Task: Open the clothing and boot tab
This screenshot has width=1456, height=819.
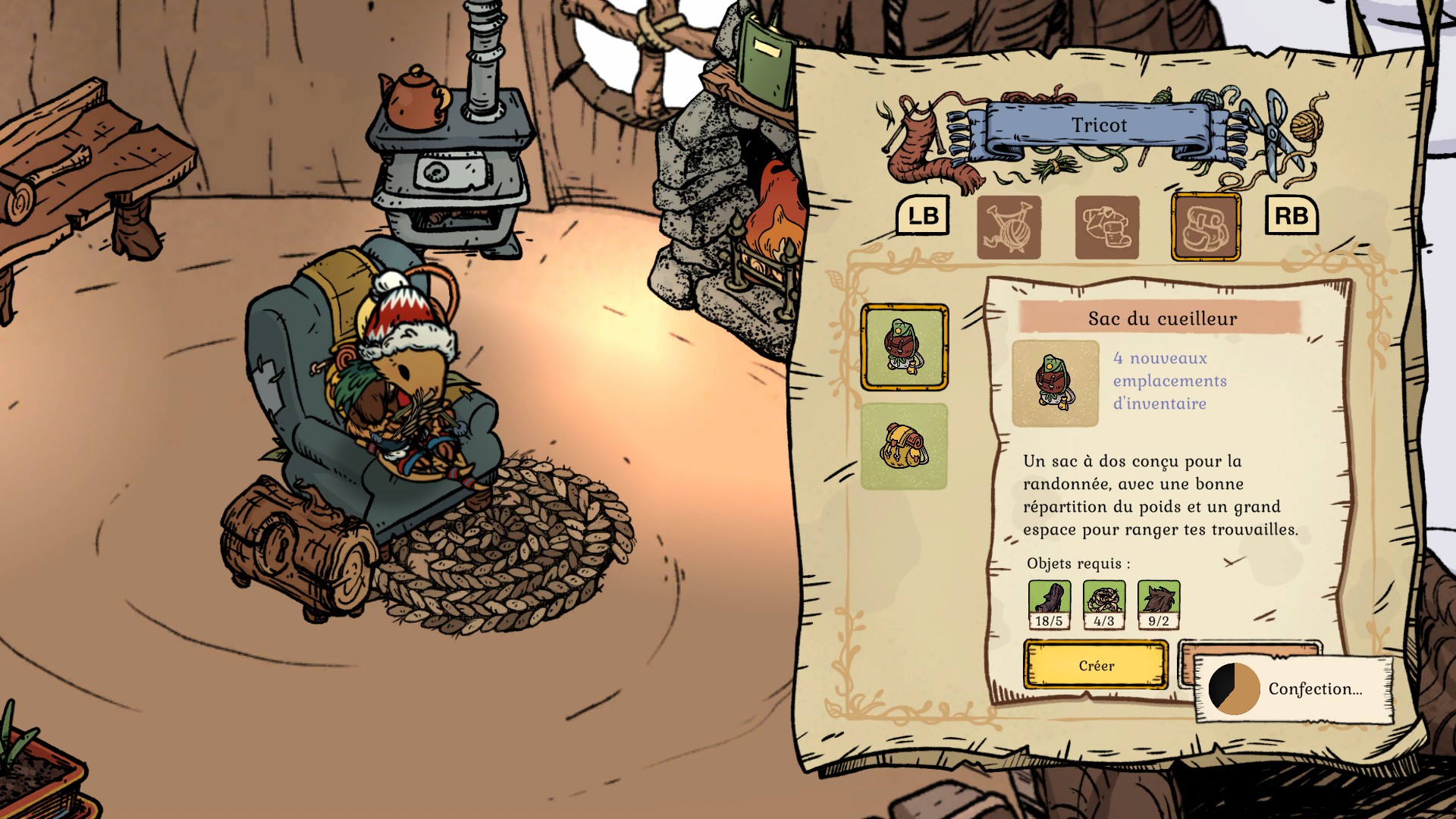Action: 1107,227
